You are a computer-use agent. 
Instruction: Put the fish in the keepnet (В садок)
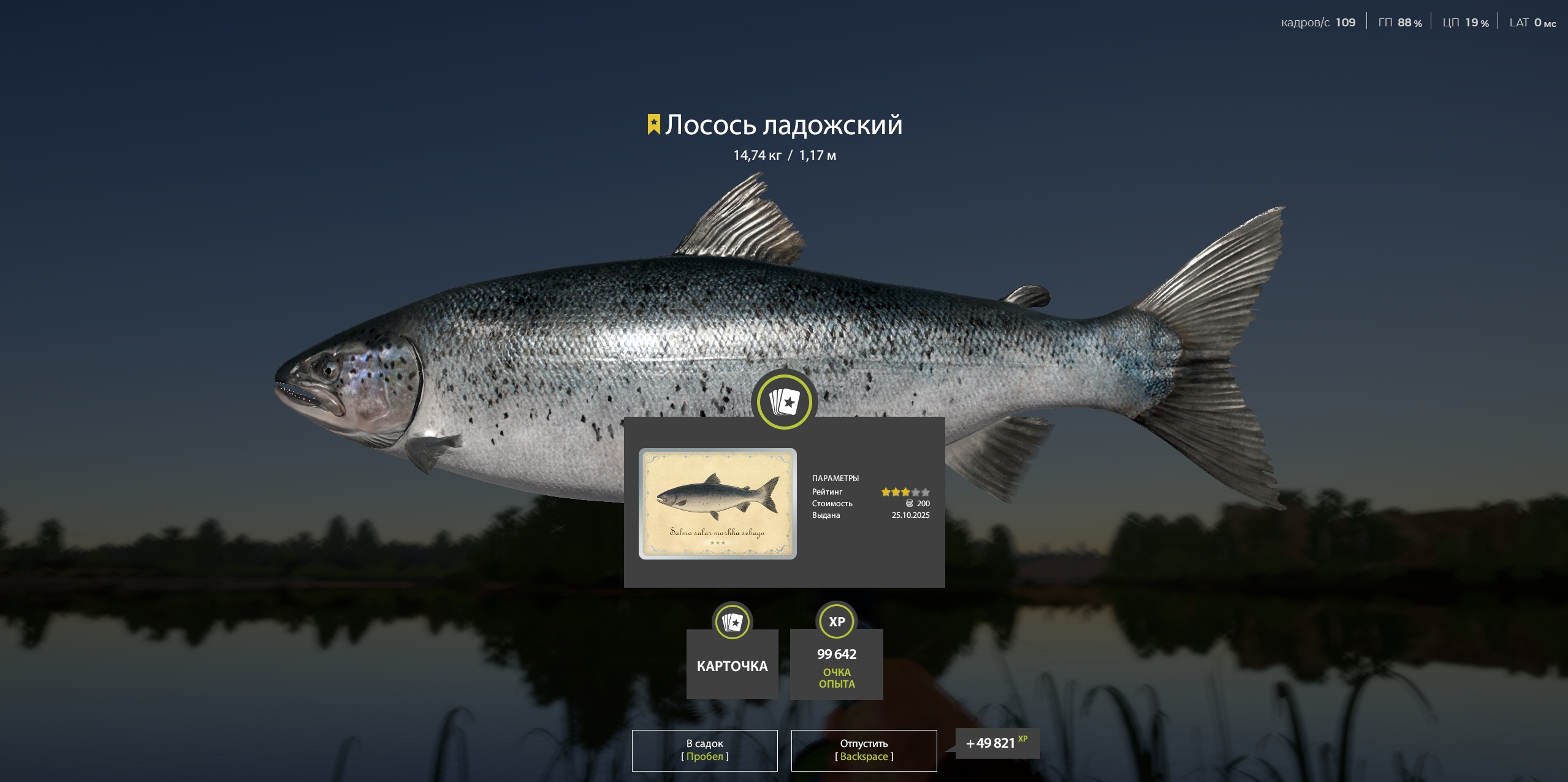(x=704, y=750)
